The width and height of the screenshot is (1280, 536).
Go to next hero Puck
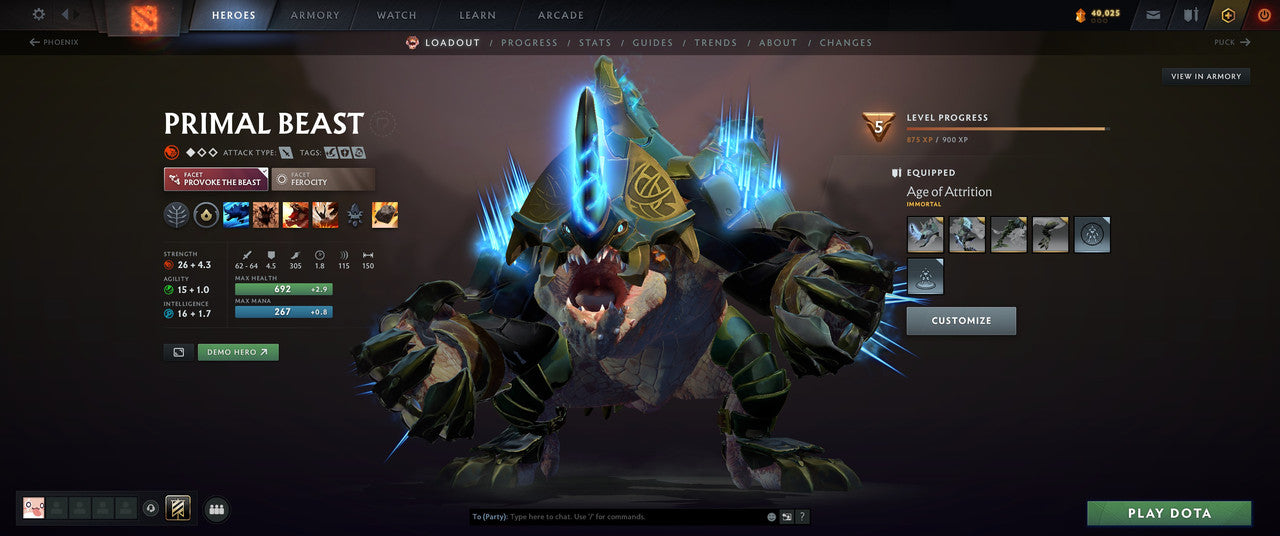coord(1231,42)
